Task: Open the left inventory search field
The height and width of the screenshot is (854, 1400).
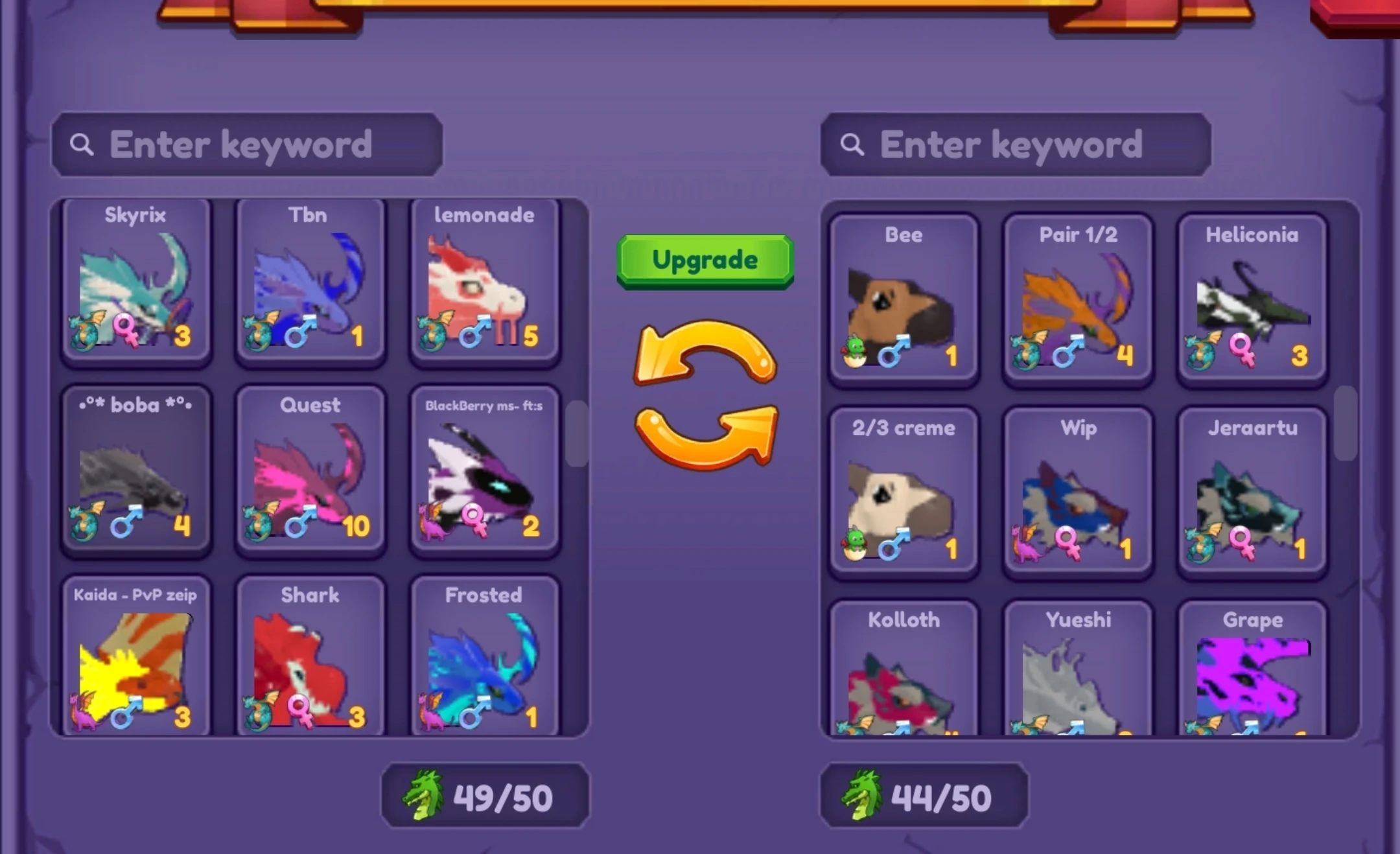Action: [x=250, y=144]
